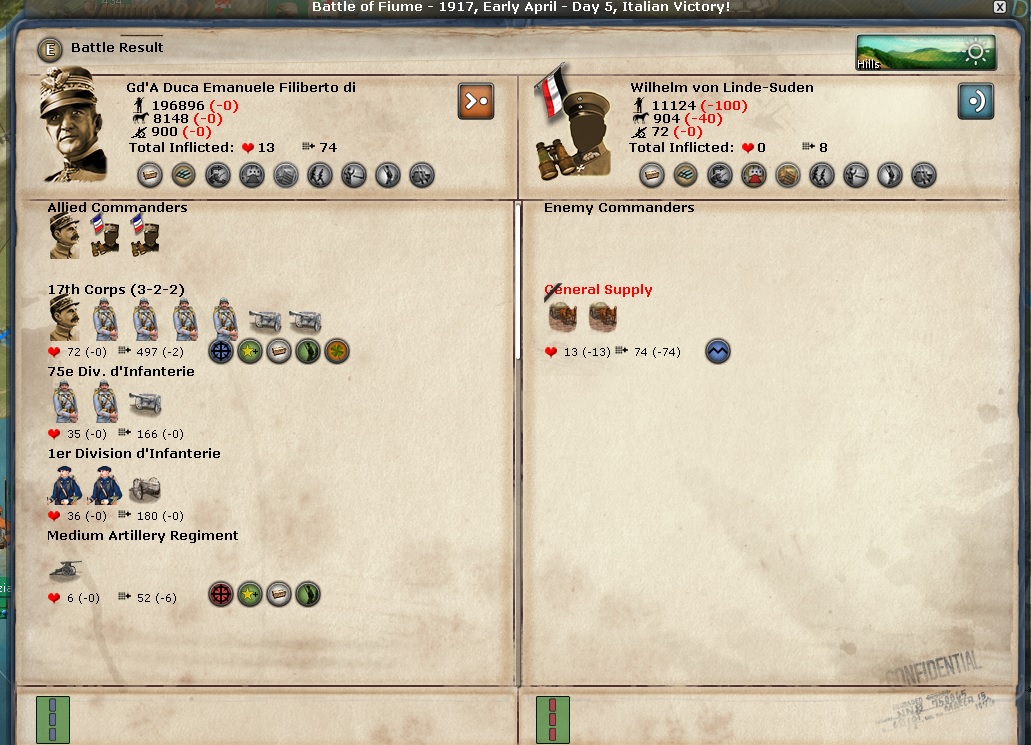Select the orange star icon in 17th Corps row
This screenshot has width=1031, height=745.
pos(337,351)
